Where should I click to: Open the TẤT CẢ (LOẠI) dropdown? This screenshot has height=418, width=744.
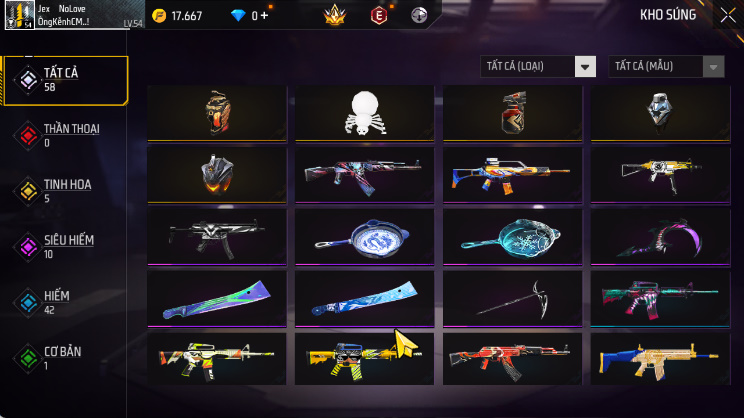coord(538,66)
